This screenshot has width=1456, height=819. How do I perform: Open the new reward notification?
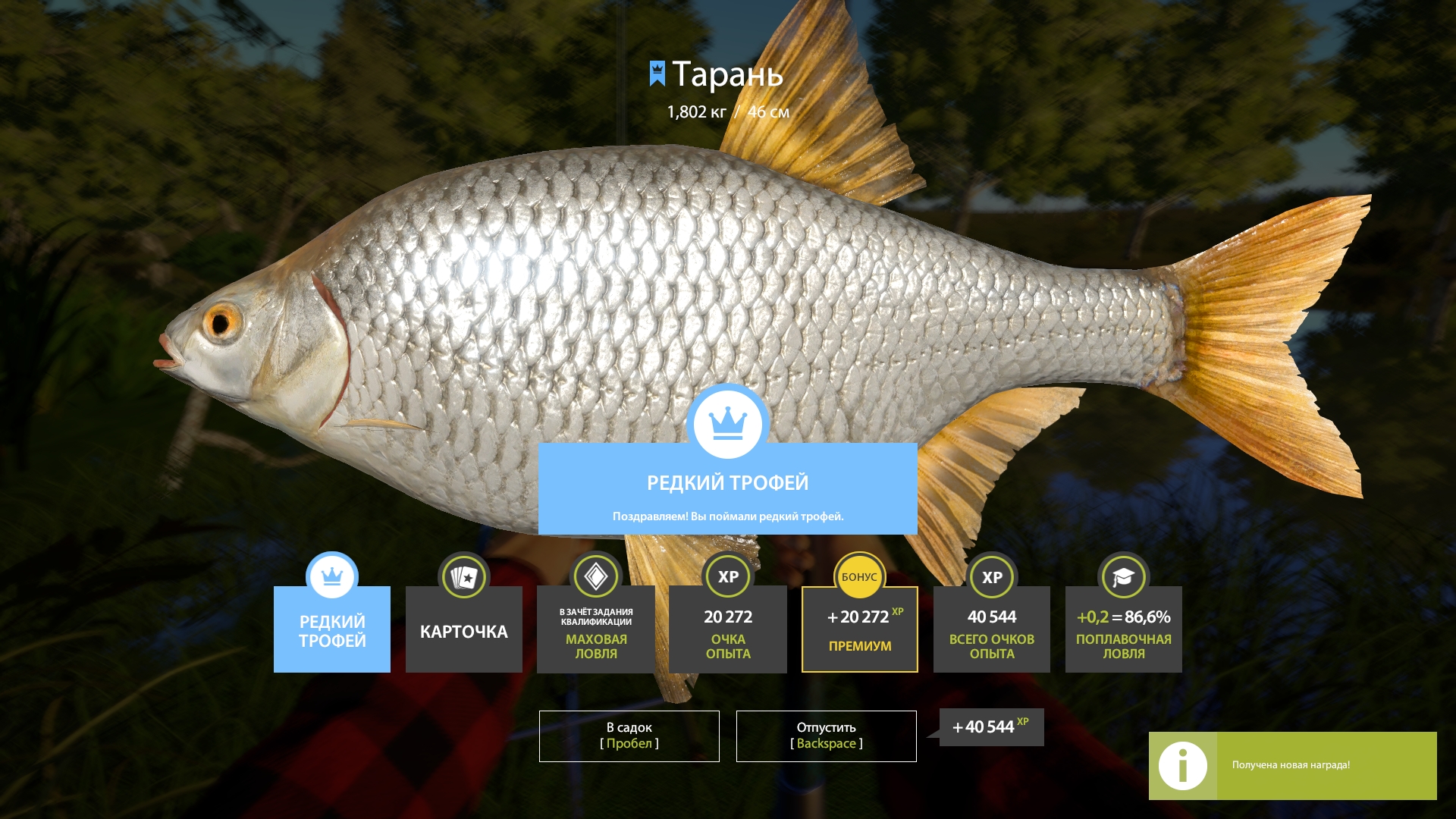[x=1291, y=765]
